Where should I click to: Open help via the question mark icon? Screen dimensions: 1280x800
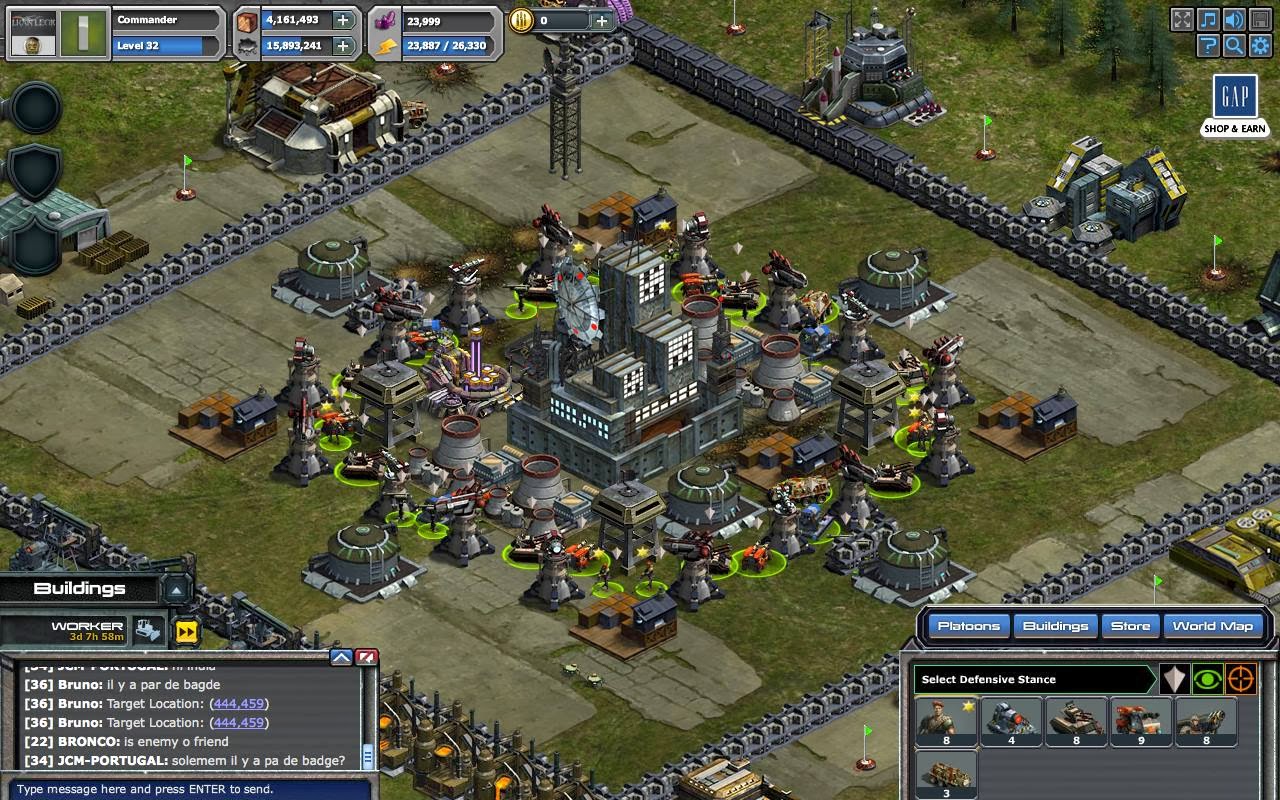pos(1208,45)
